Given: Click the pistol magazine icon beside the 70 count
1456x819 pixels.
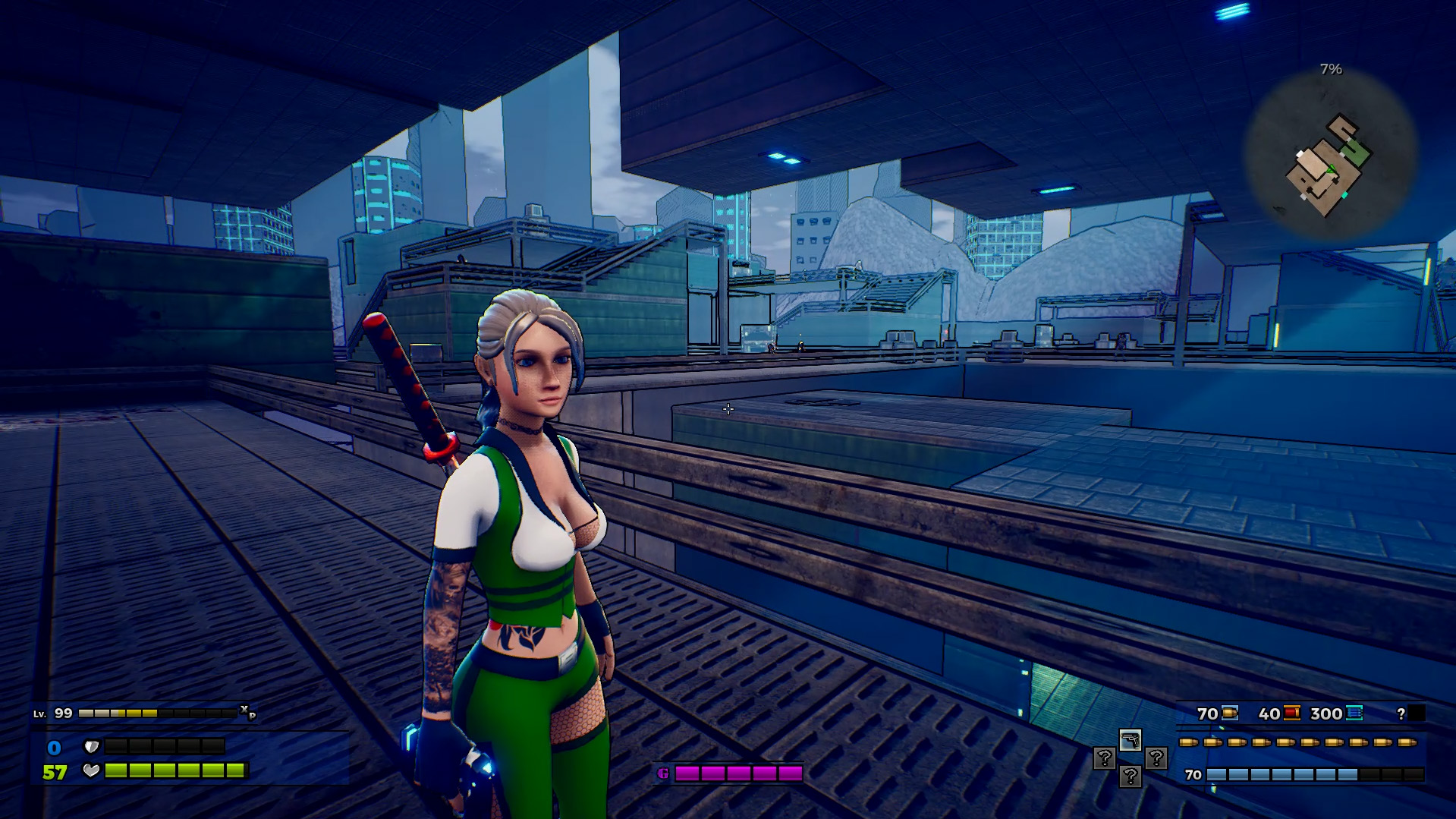Looking at the screenshot, I should click(1229, 713).
